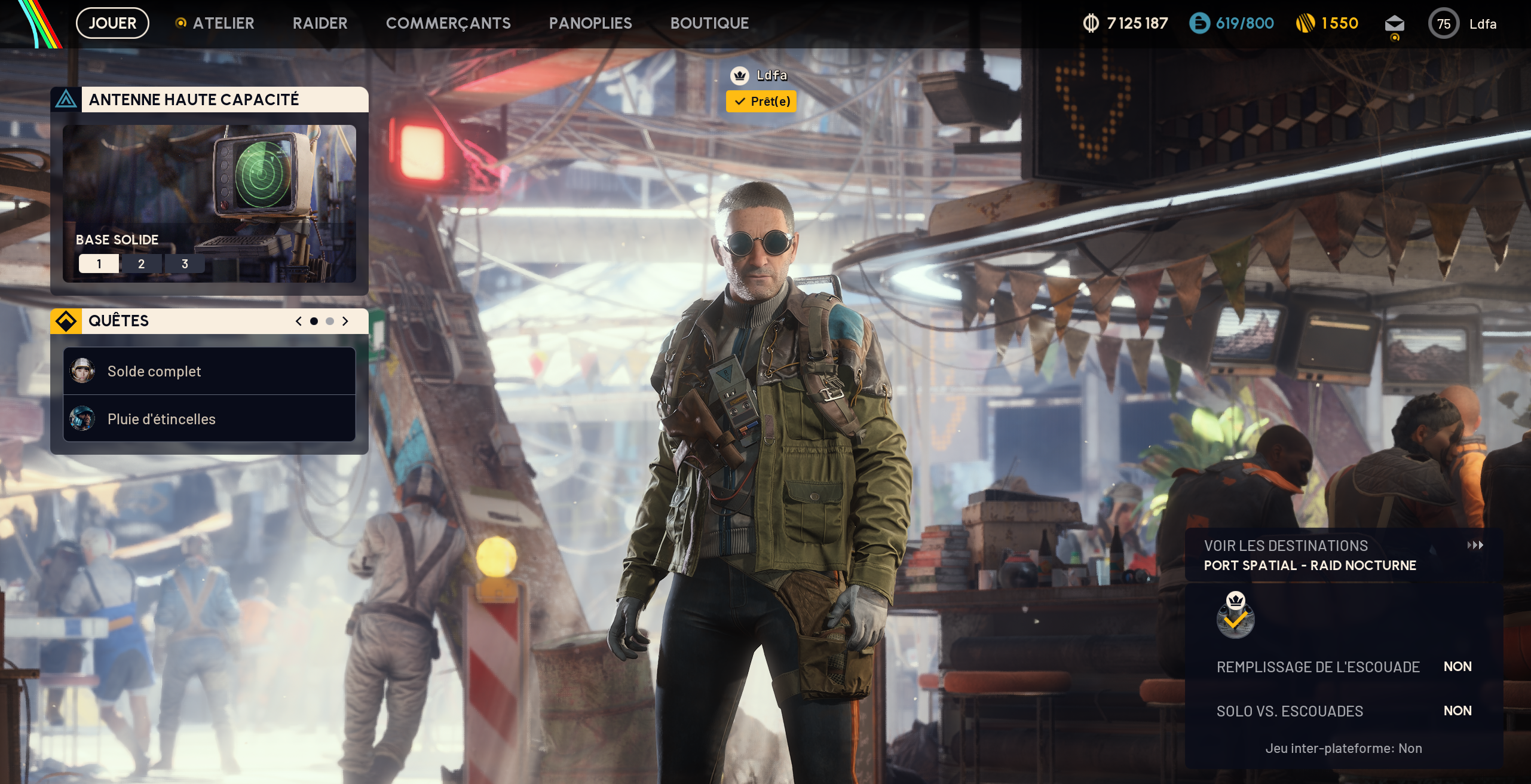The width and height of the screenshot is (1531, 784).
Task: Go to the Commerçants tab
Action: pos(448,23)
